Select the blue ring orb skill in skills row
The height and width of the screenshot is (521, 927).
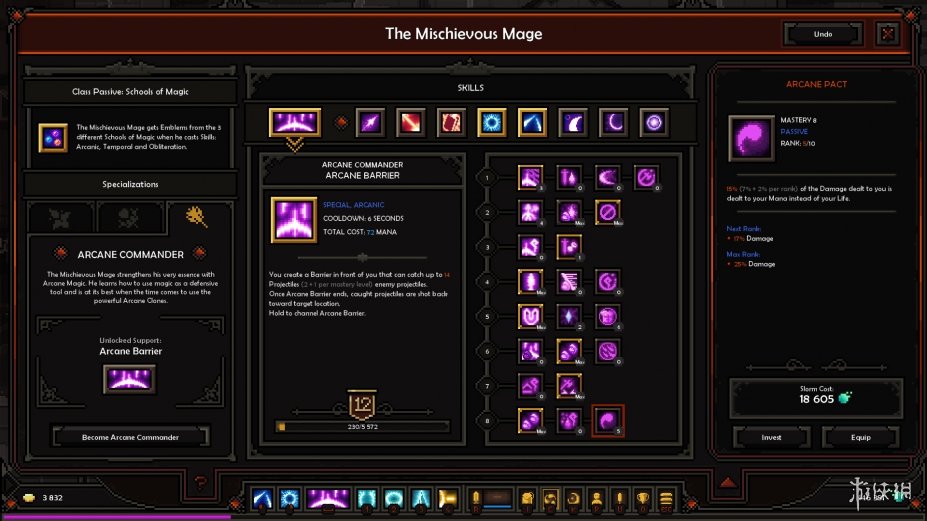point(491,123)
